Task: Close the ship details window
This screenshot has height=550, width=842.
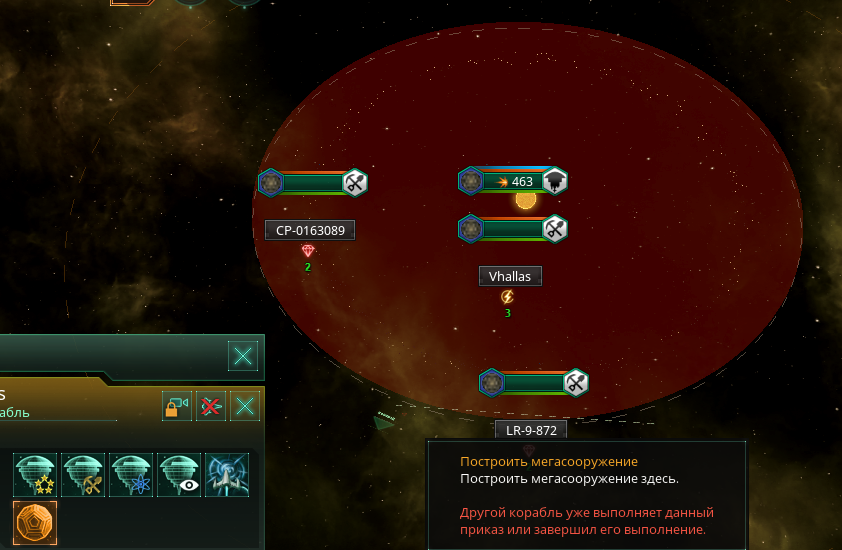Action: click(245, 406)
